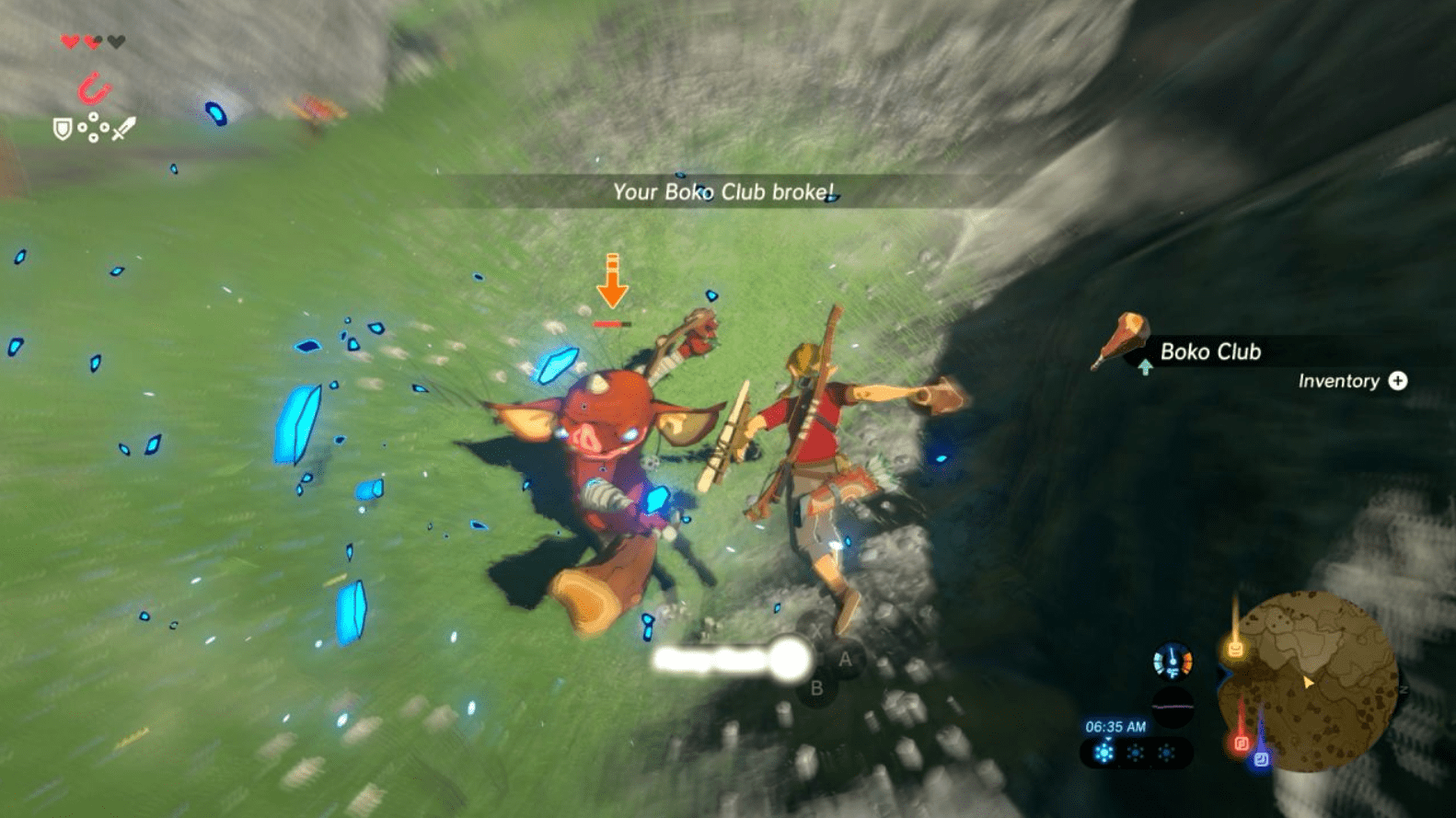Select the blue shrine marker on the minimap
This screenshot has width=1456, height=818.
[x=1261, y=757]
